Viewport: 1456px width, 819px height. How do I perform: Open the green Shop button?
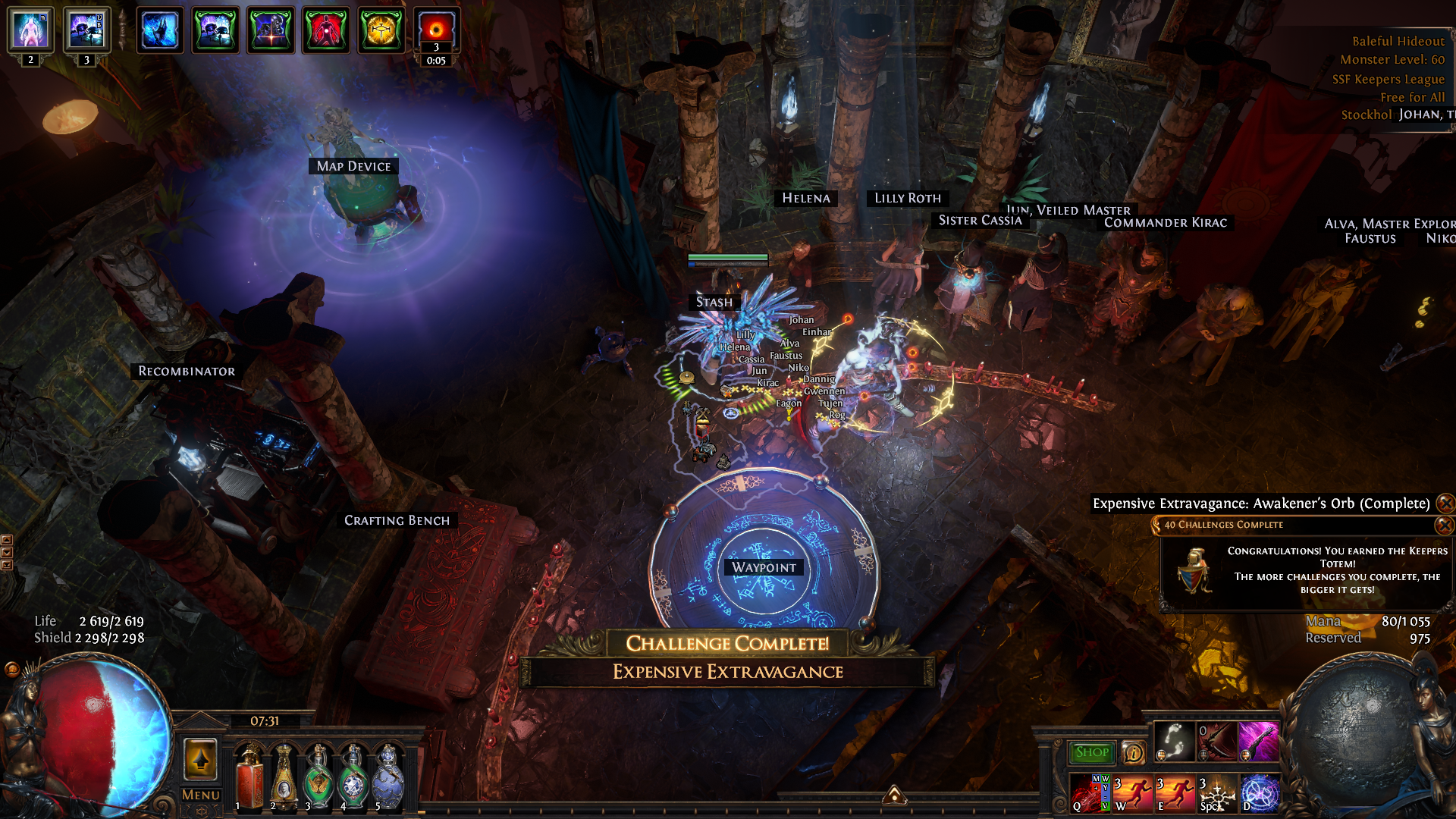pyautogui.click(x=1091, y=752)
